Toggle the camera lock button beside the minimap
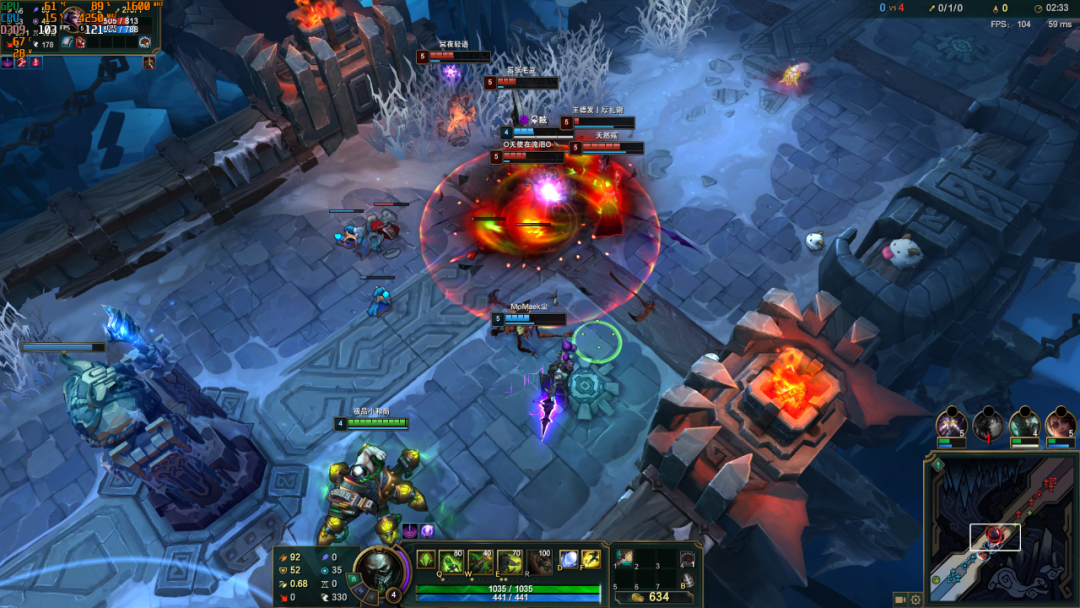Viewport: 1080px width, 608px height. point(899,599)
